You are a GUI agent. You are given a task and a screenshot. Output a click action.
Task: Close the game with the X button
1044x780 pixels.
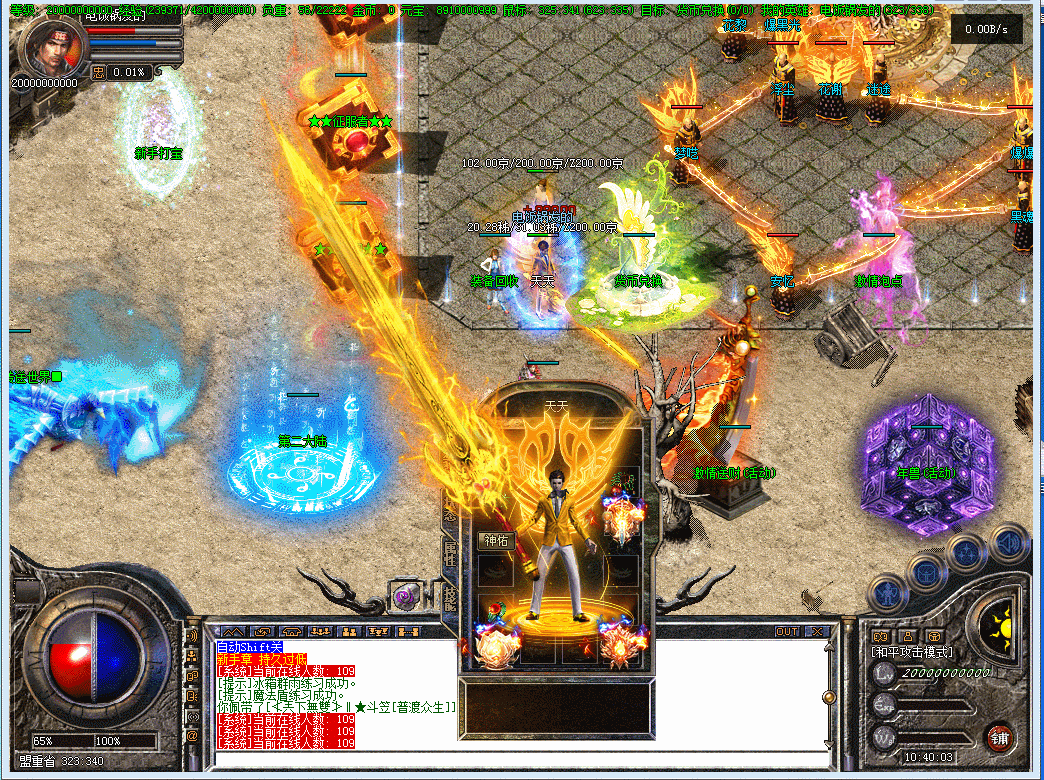(x=817, y=632)
